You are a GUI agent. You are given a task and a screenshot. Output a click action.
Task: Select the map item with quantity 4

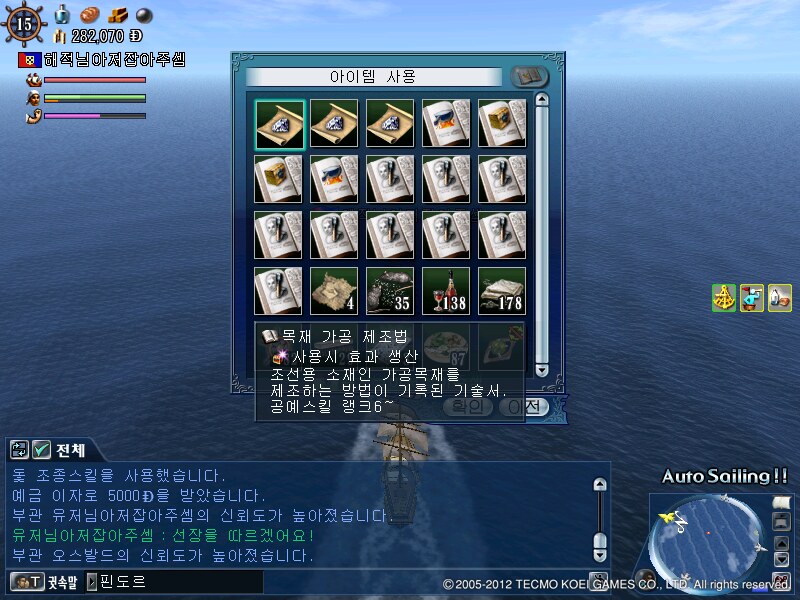(x=336, y=291)
